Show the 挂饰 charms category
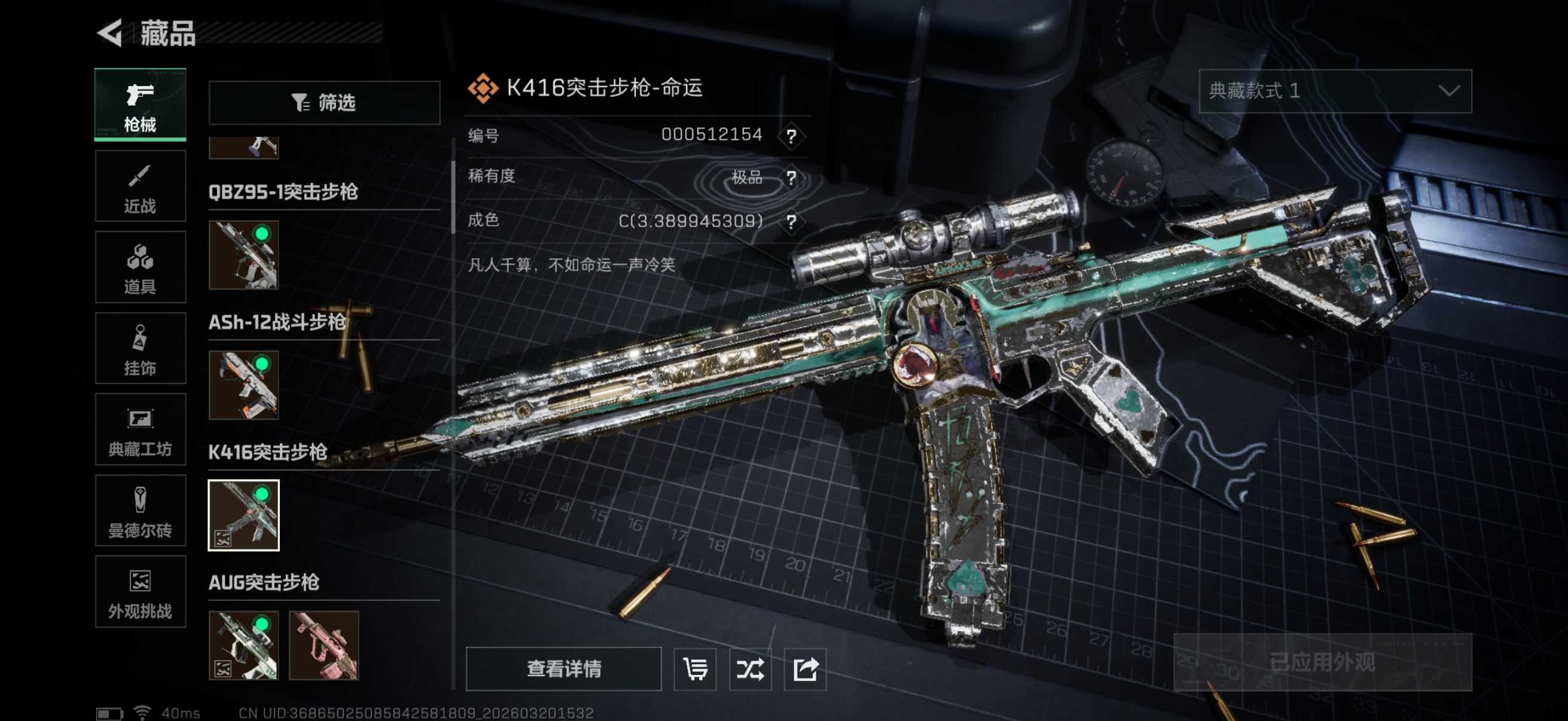The width and height of the screenshot is (1568, 721). click(x=140, y=349)
